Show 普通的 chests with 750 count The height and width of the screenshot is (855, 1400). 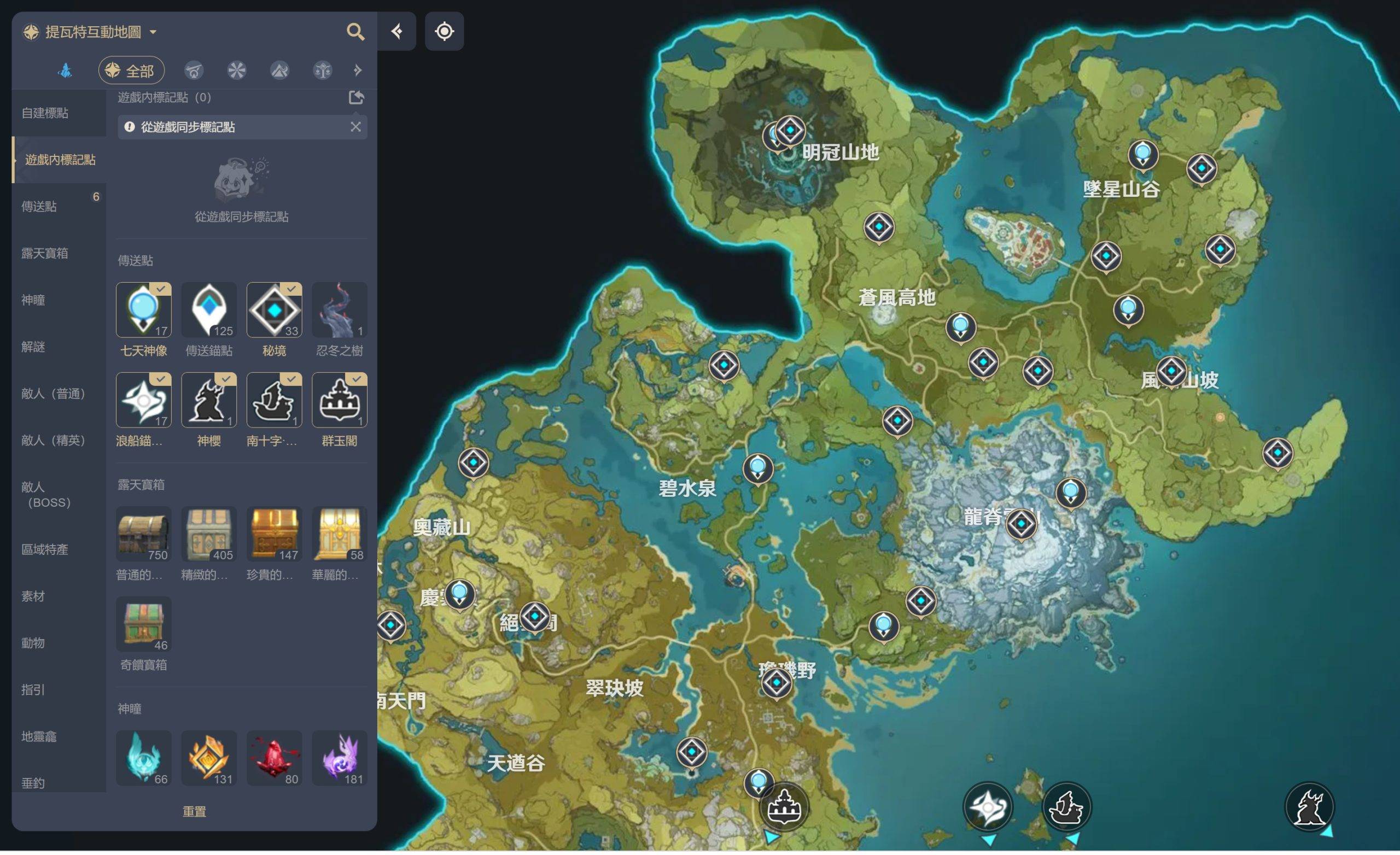coord(143,534)
